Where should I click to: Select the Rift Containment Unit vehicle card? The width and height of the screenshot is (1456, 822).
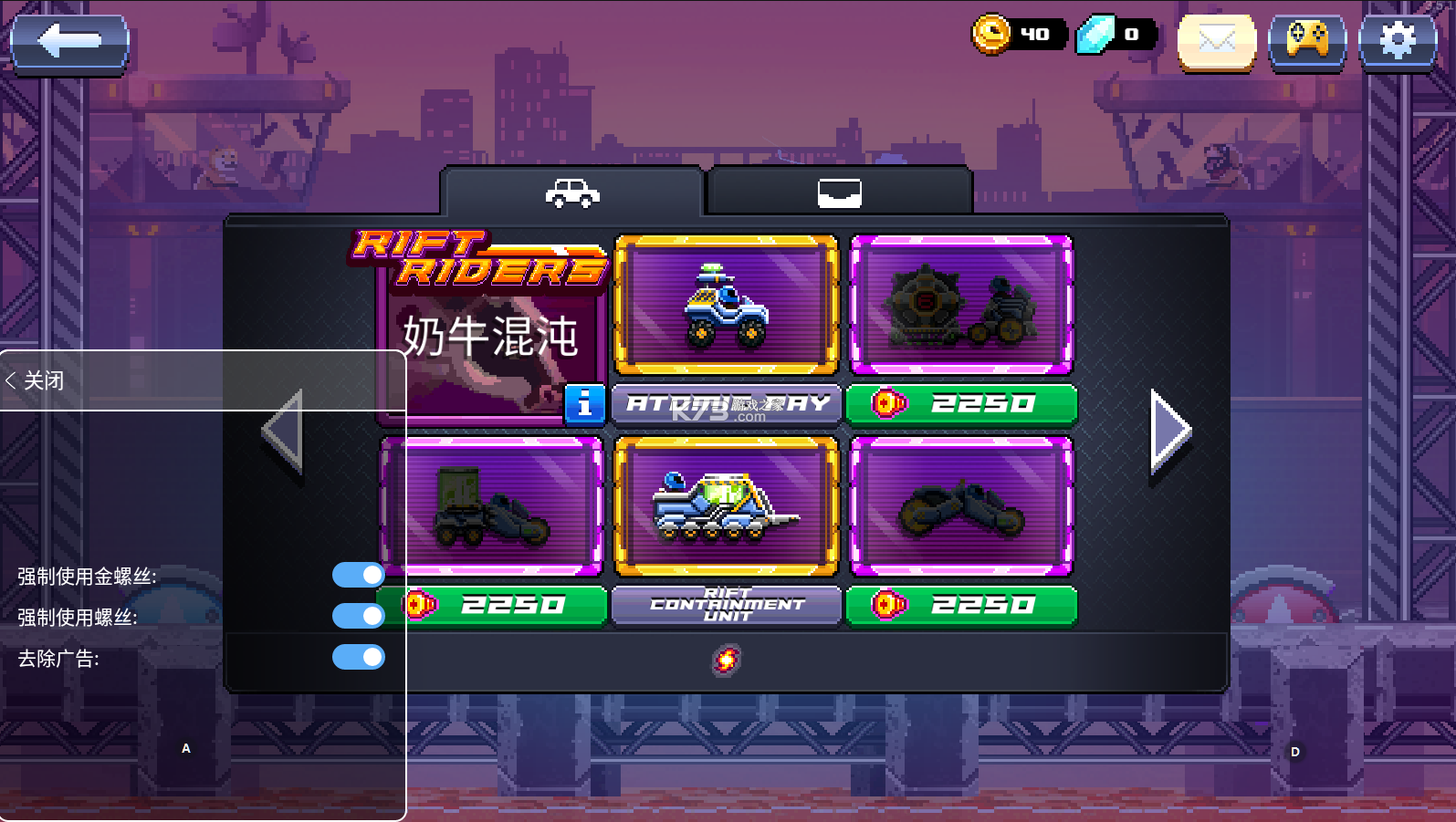(x=726, y=506)
